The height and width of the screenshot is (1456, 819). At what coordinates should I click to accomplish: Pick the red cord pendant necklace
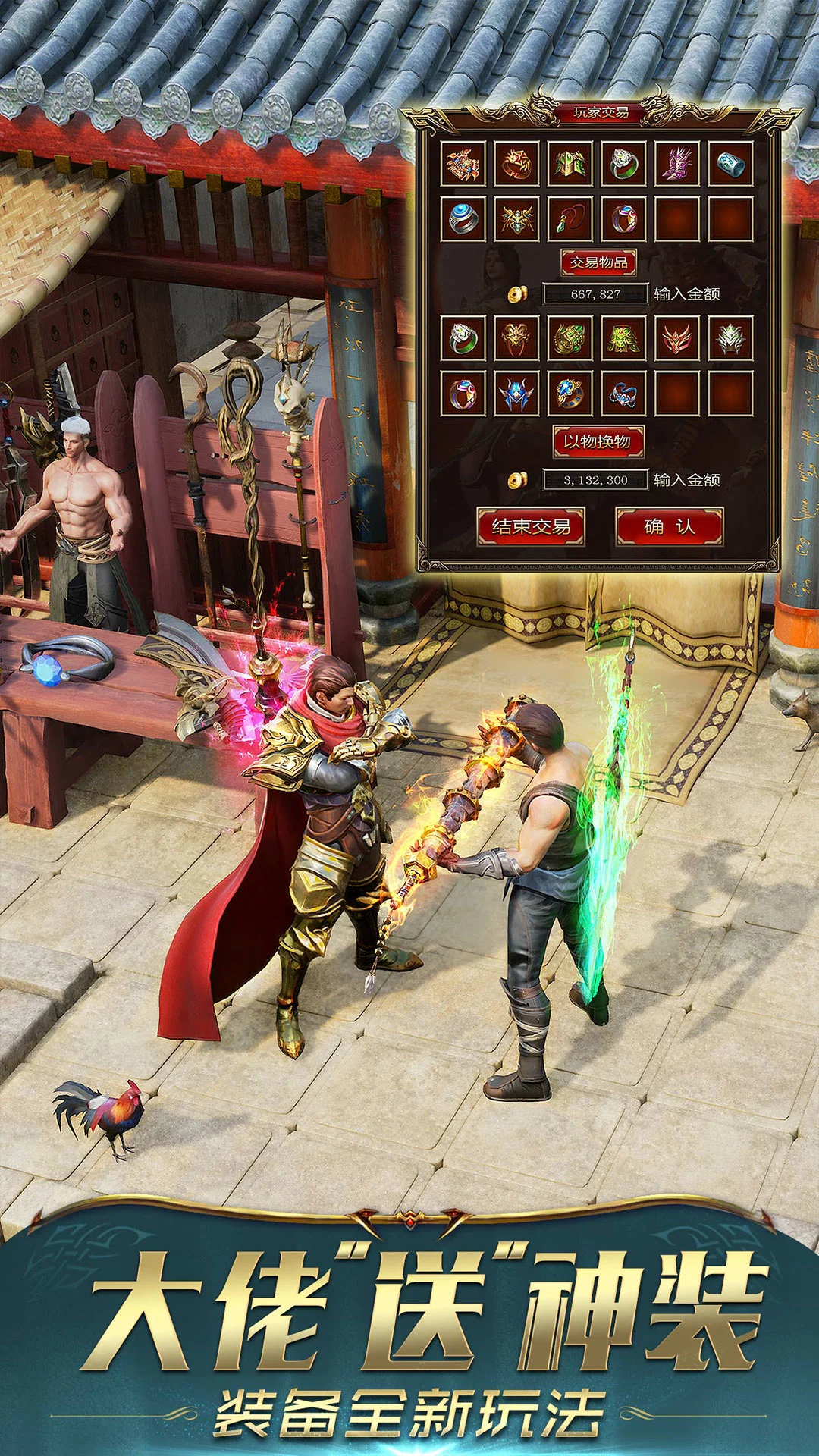pyautogui.click(x=570, y=218)
